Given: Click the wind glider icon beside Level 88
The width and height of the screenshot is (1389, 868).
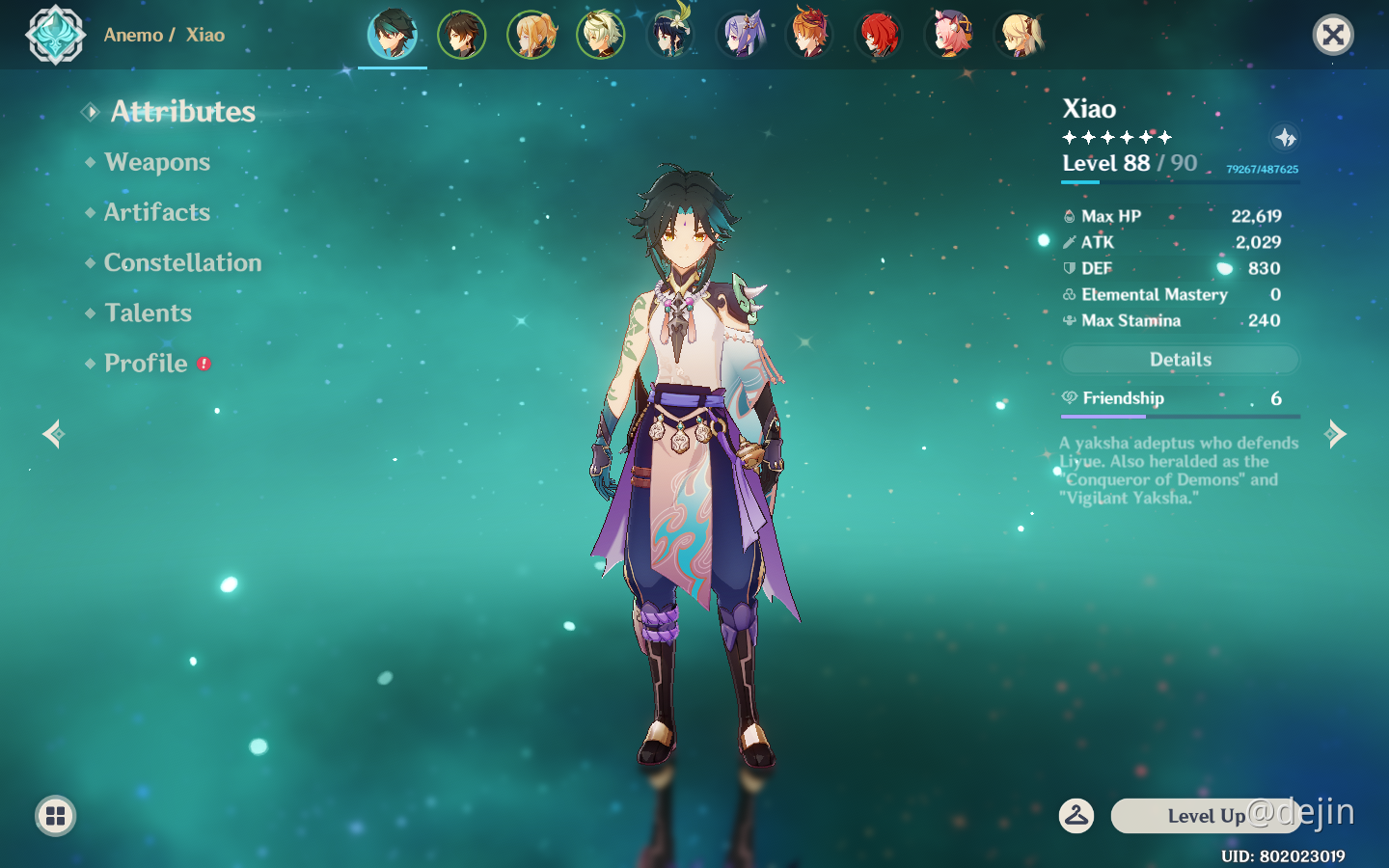Looking at the screenshot, I should tap(1283, 138).
